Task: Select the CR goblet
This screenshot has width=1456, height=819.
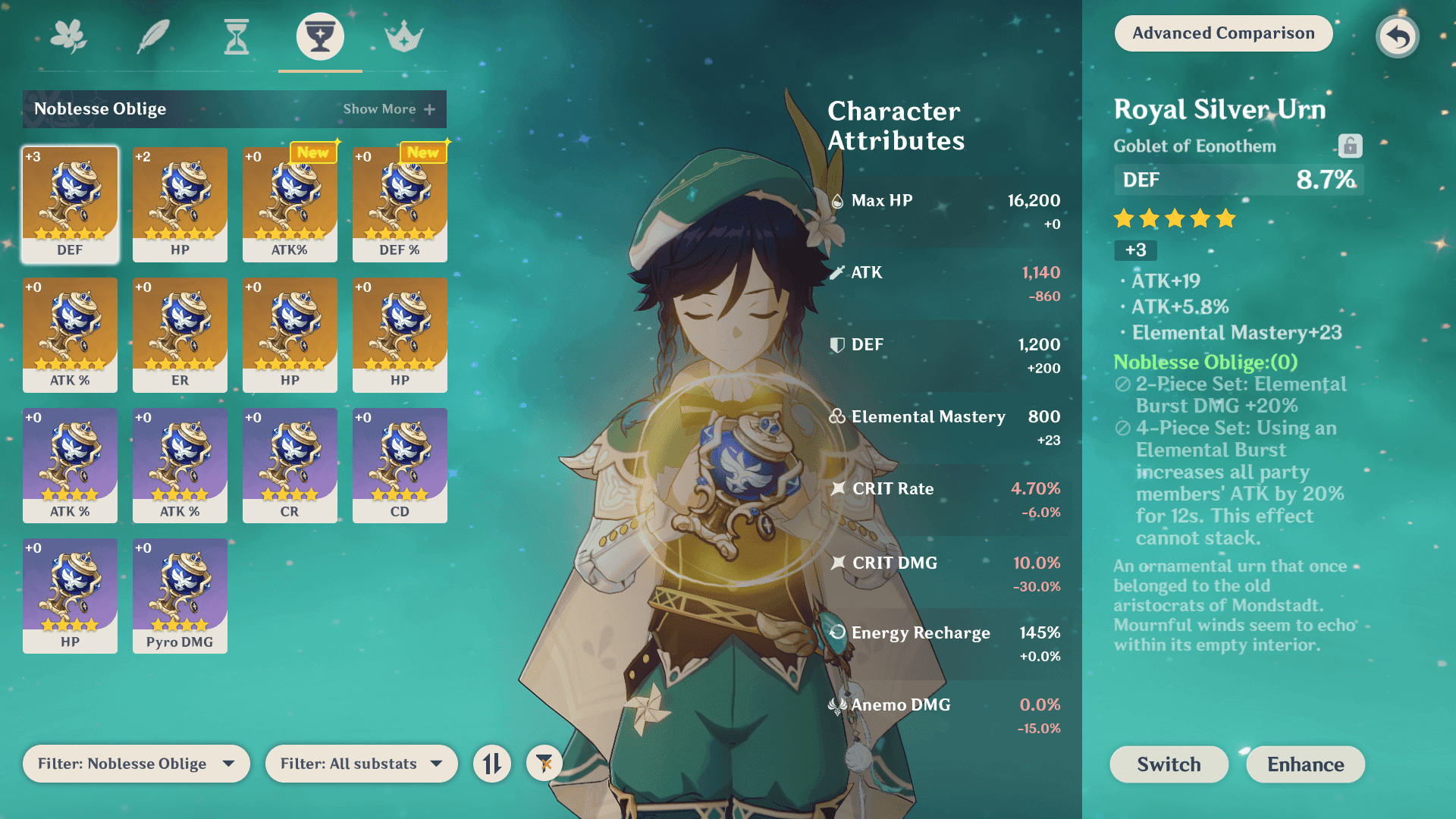Action: pyautogui.click(x=290, y=465)
